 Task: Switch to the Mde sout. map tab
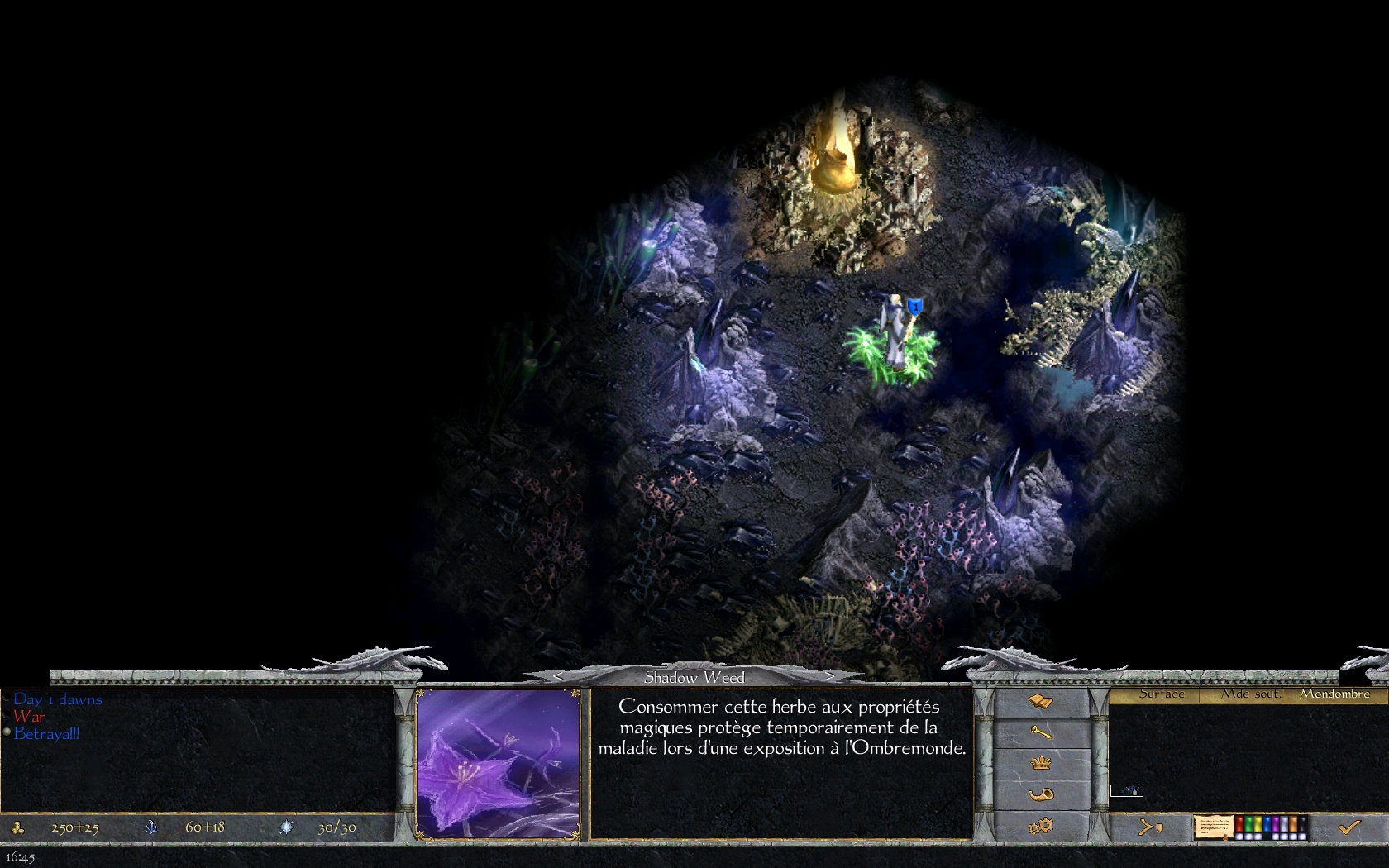[1251, 694]
